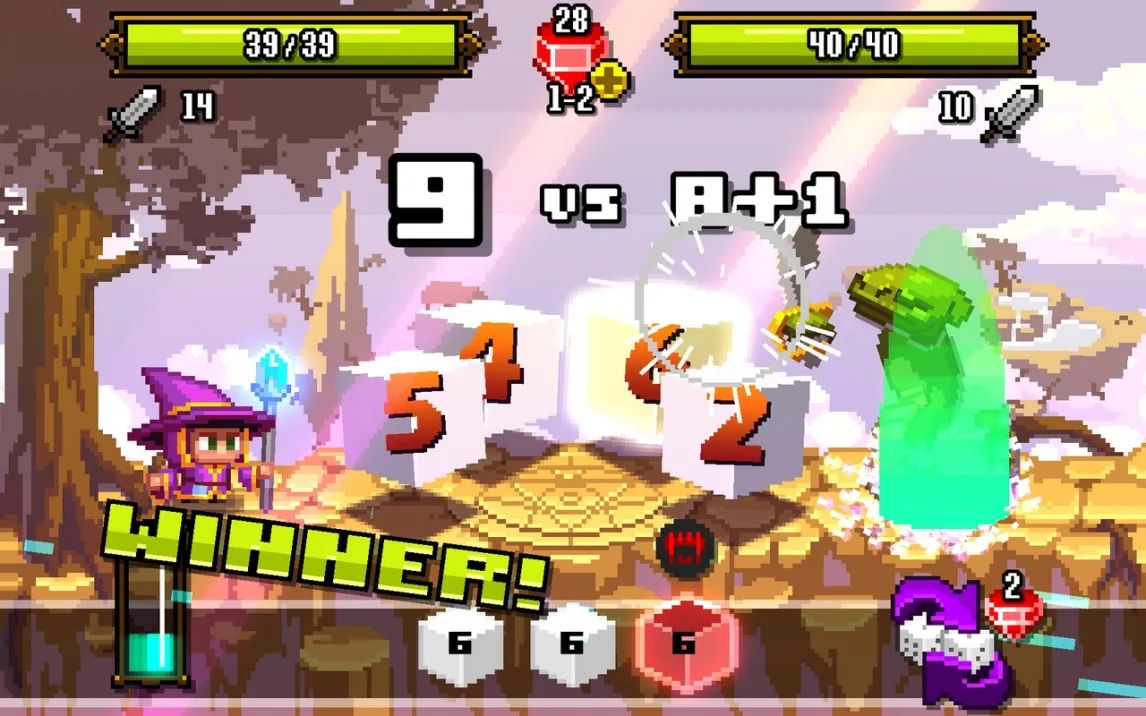Select the red 6 die in tray
The image size is (1146, 716).
pyautogui.click(x=684, y=643)
